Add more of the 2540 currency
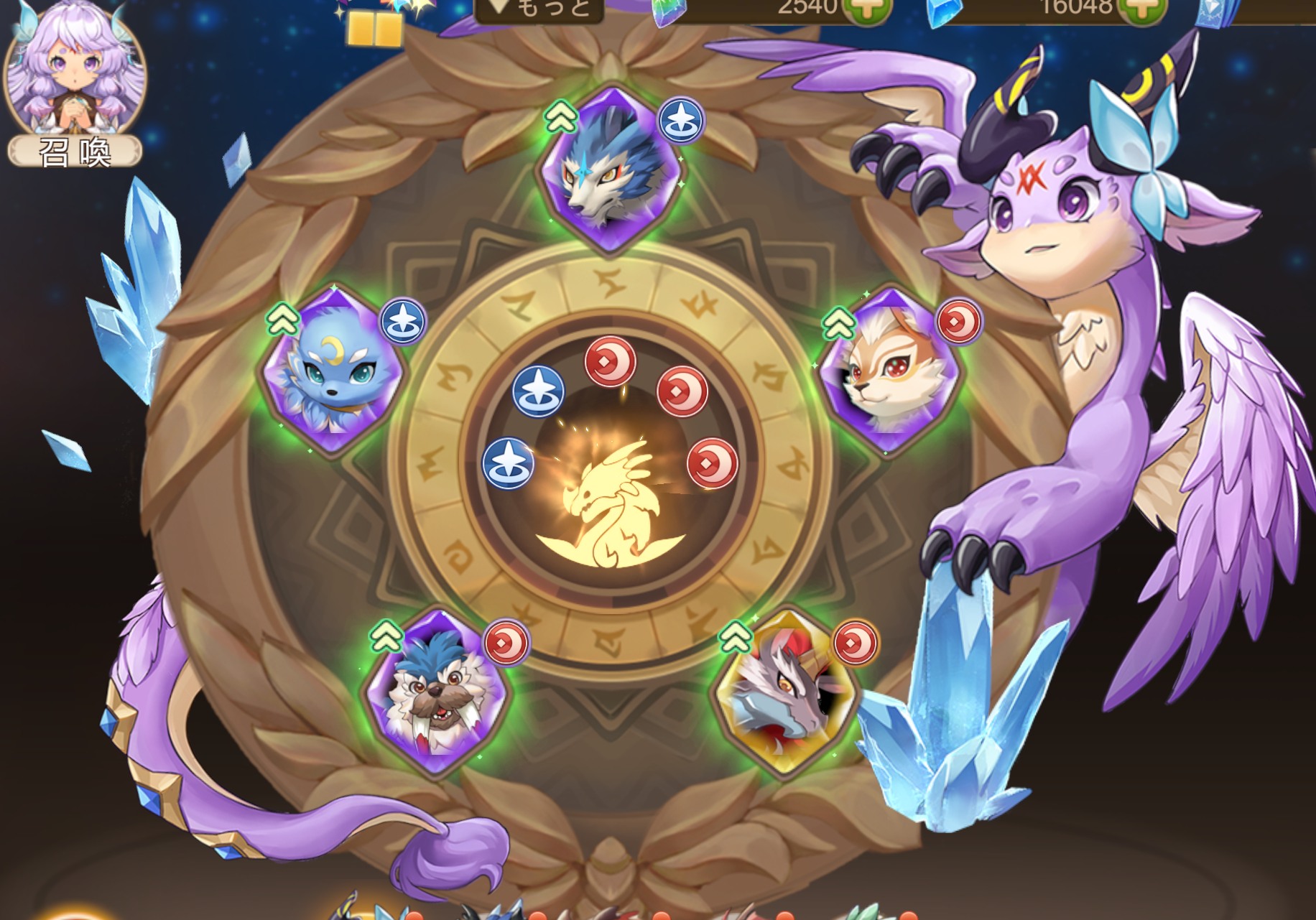The image size is (1316, 920). [867, 10]
